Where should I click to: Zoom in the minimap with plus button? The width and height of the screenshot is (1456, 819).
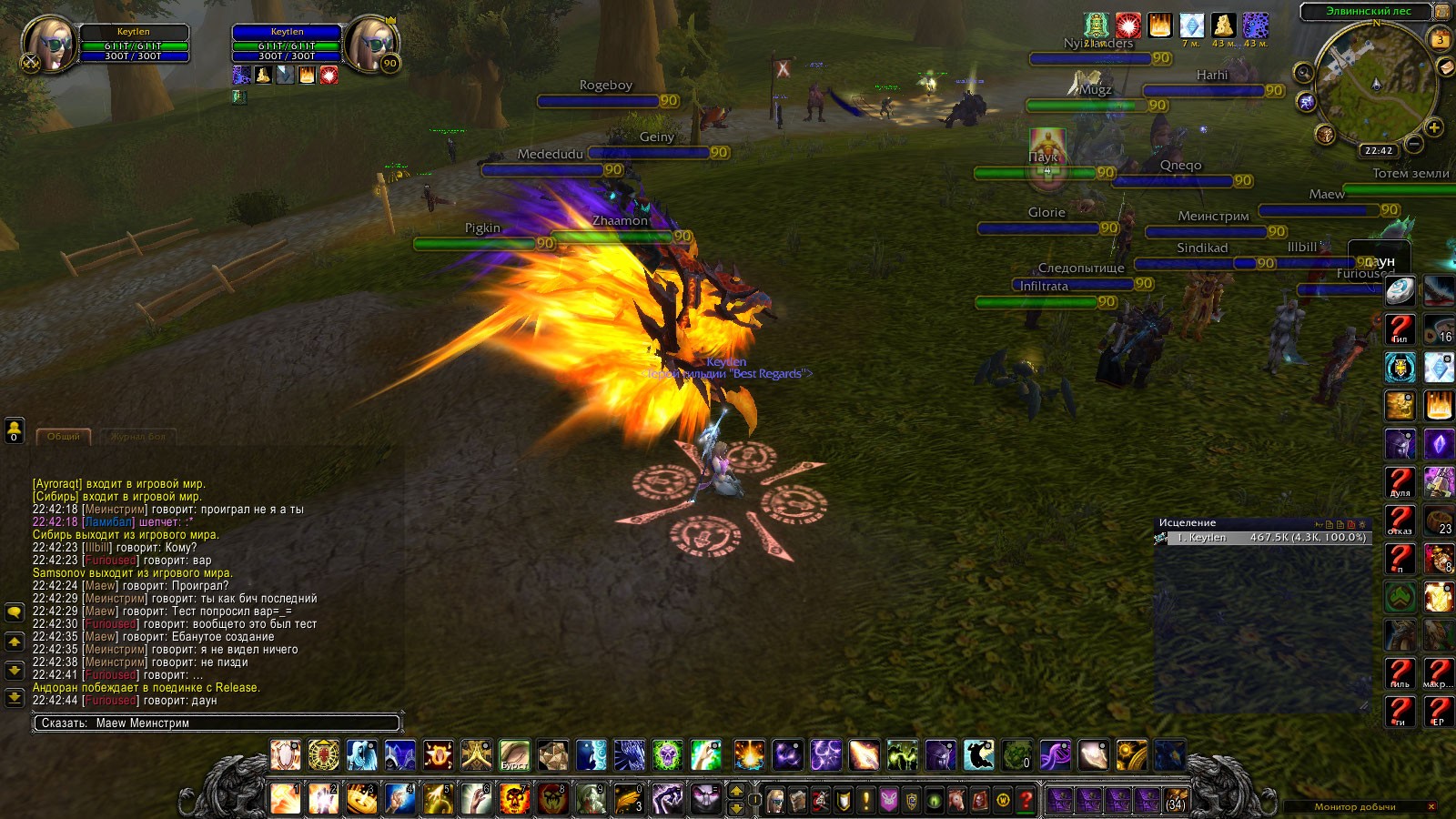pos(1434,127)
